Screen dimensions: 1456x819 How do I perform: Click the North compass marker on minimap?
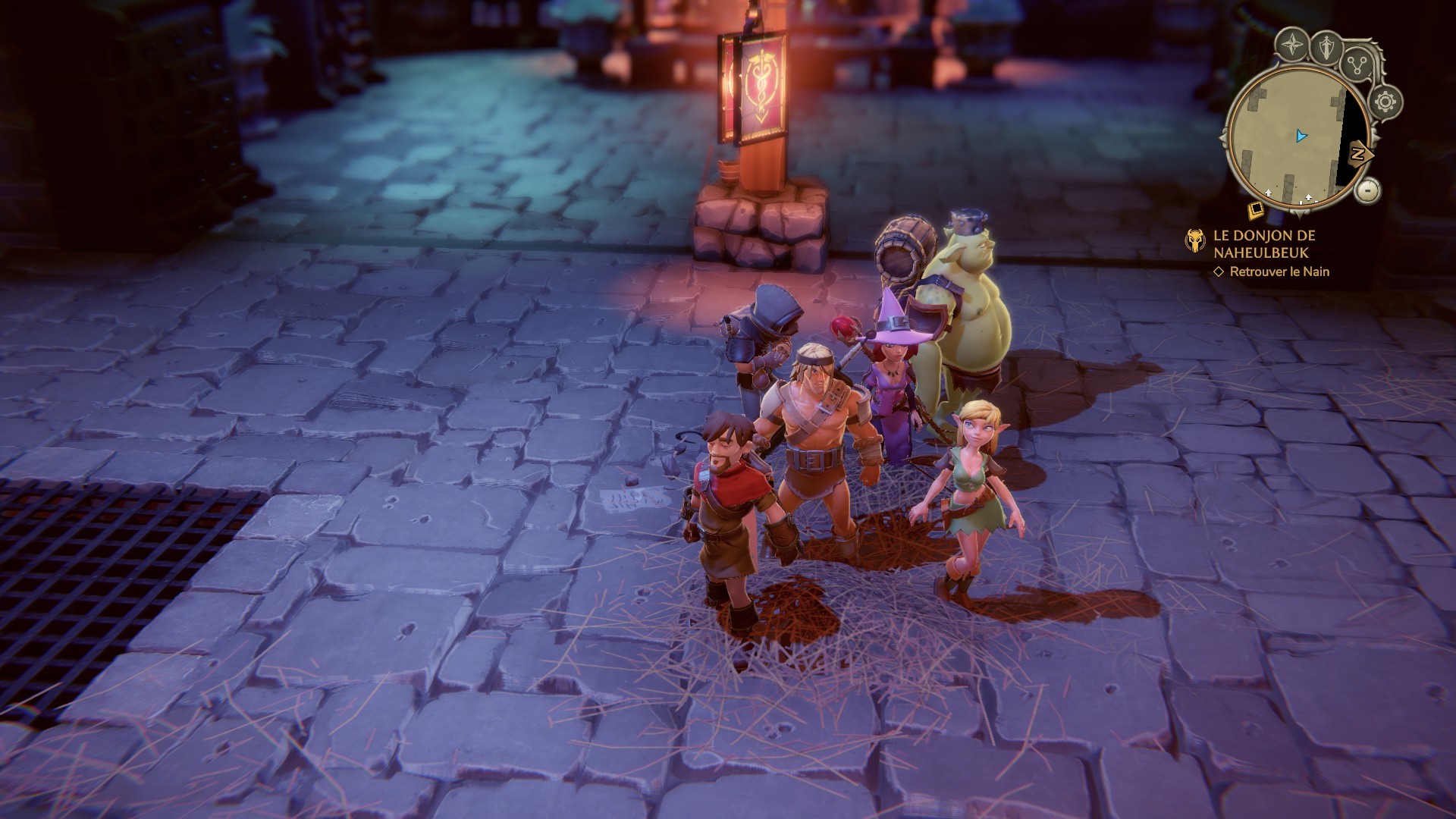[x=1359, y=154]
